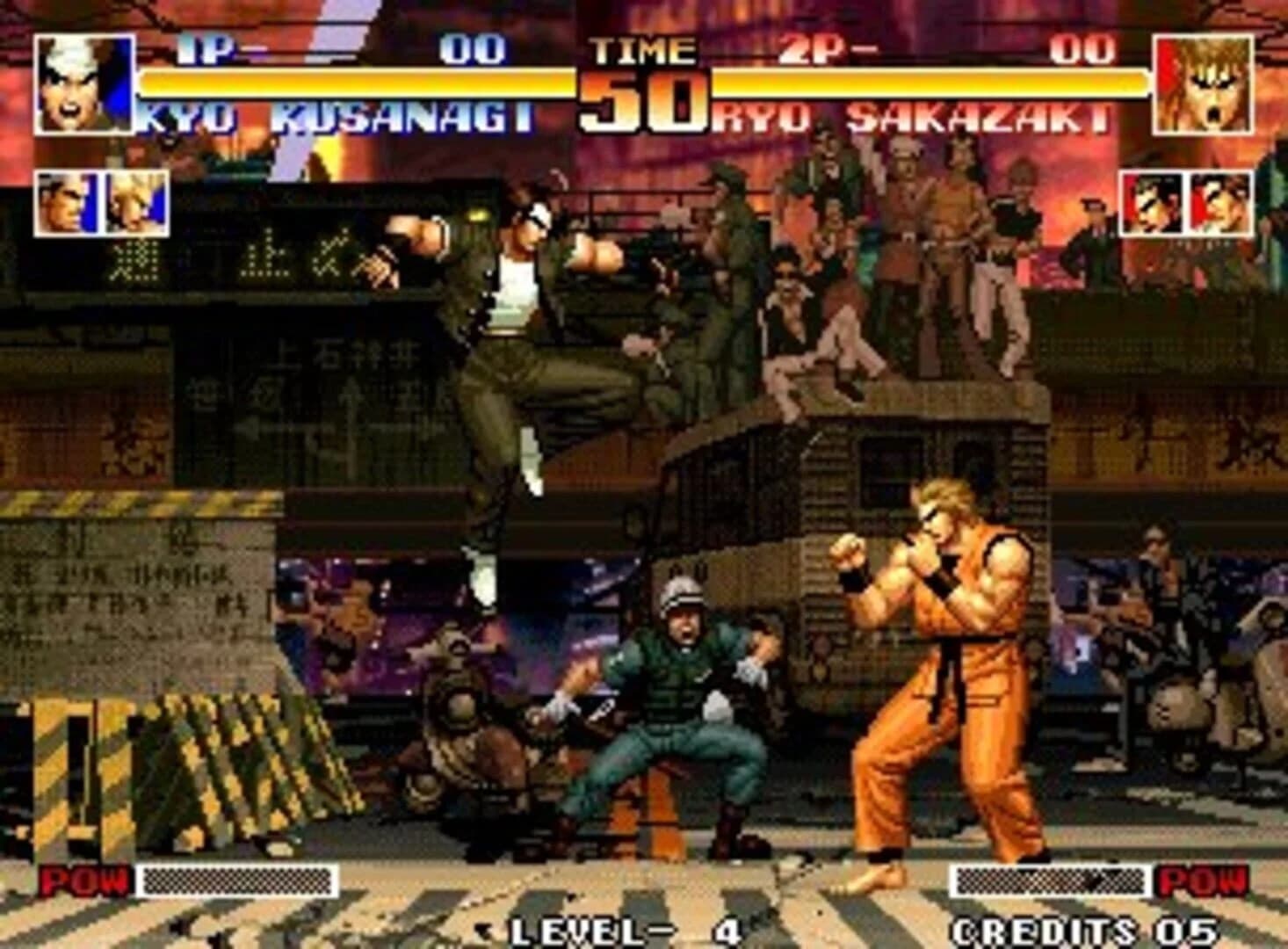This screenshot has width=1288, height=949.
Task: Click the right POW gauge meter
Action: click(1051, 877)
